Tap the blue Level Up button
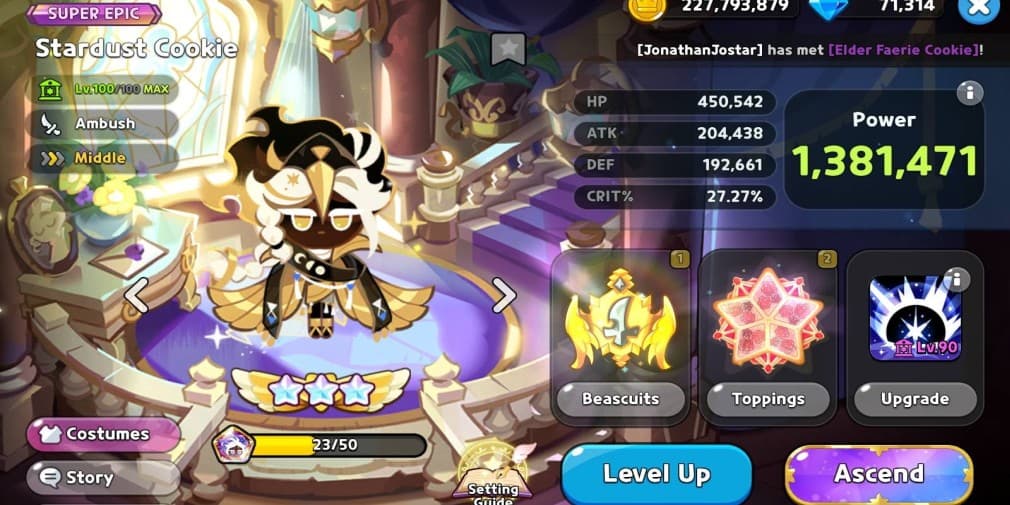The image size is (1010, 505). tap(656, 474)
